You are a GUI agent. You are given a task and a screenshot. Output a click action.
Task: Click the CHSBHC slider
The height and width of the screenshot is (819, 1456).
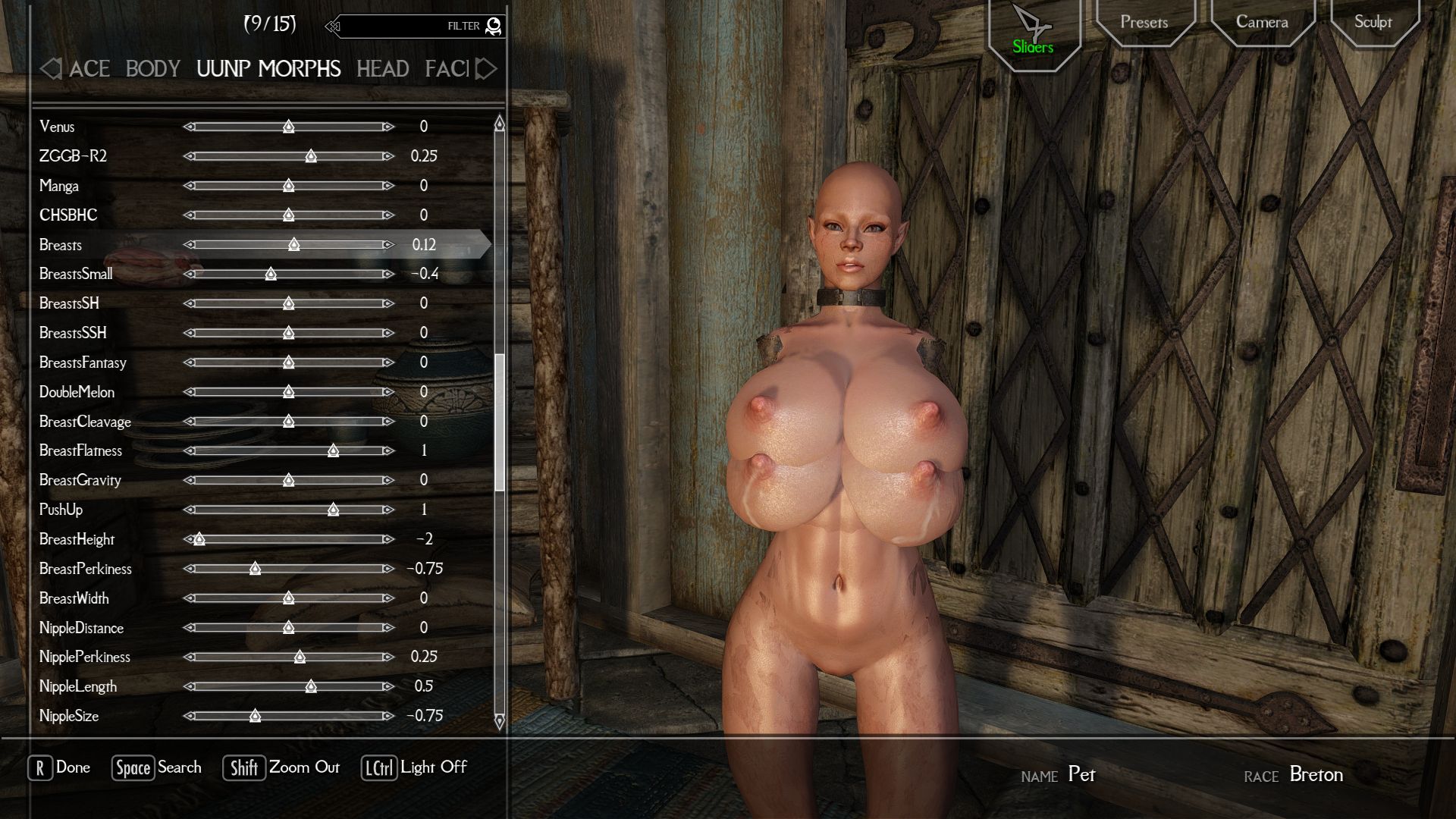[288, 215]
